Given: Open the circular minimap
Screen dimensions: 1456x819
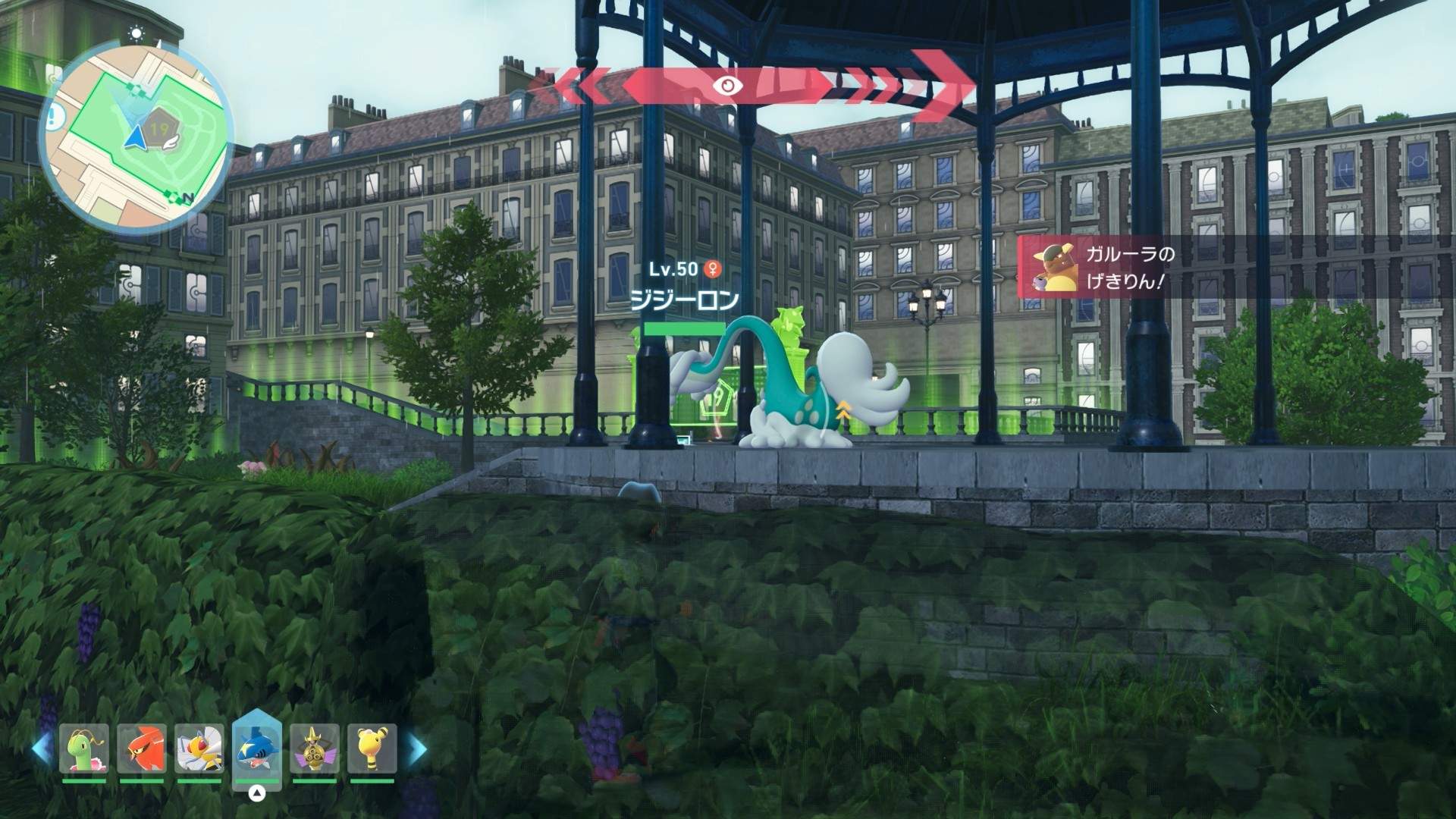Looking at the screenshot, I should tap(136, 138).
